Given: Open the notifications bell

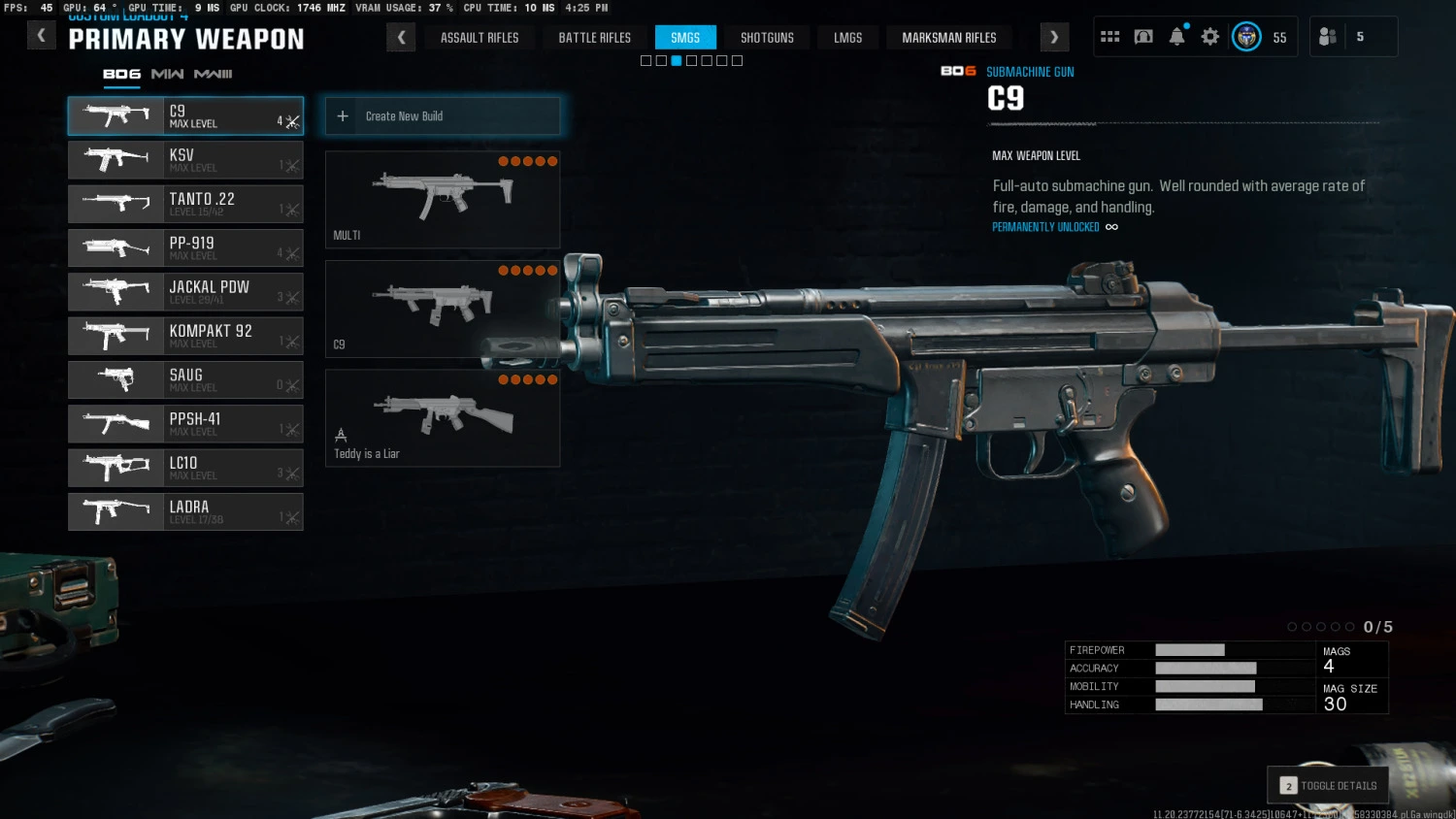Looking at the screenshot, I should pos(1176,37).
